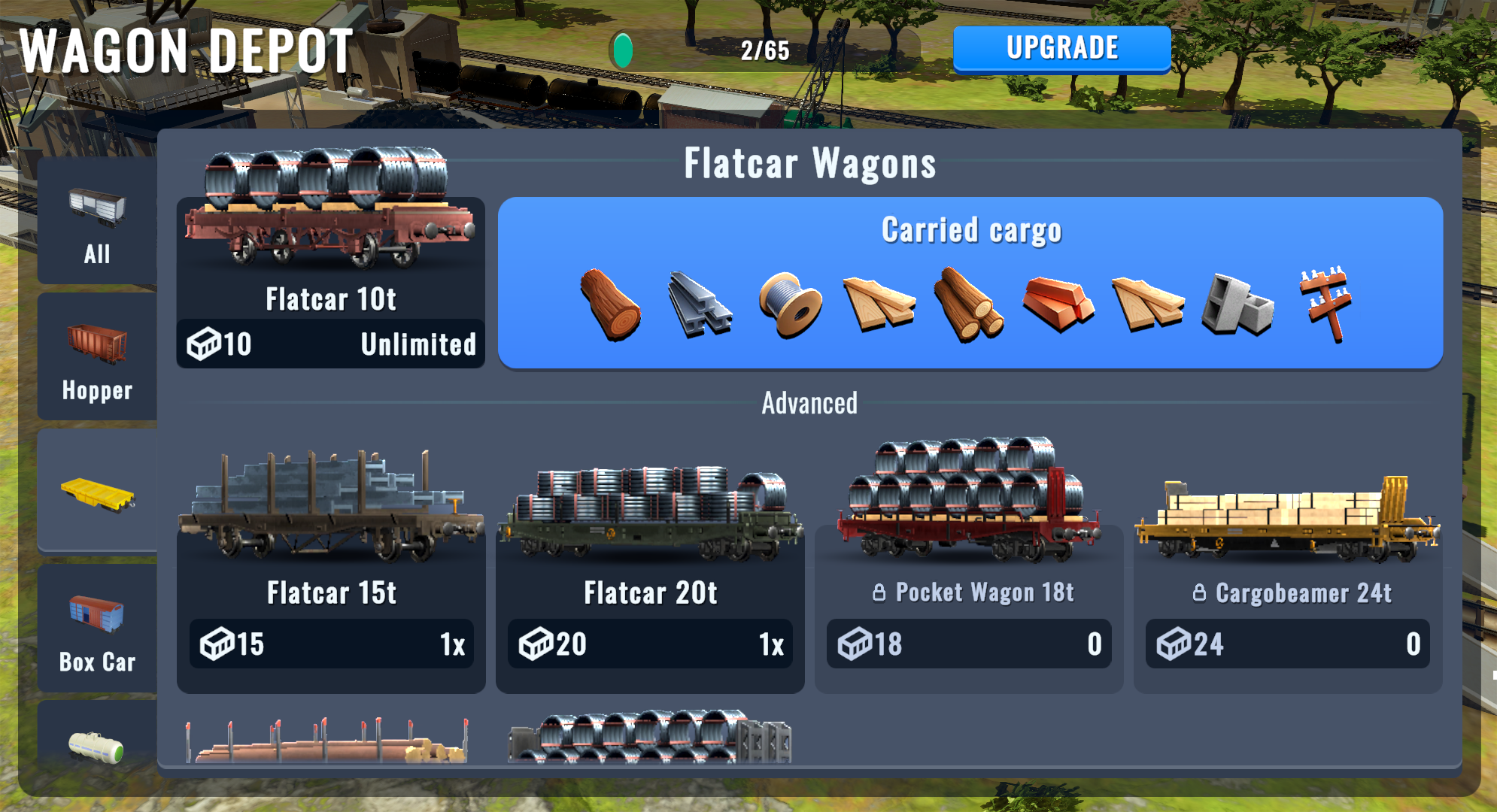Click the wire spool cargo icon
This screenshot has height=812, width=1497.
[x=790, y=304]
